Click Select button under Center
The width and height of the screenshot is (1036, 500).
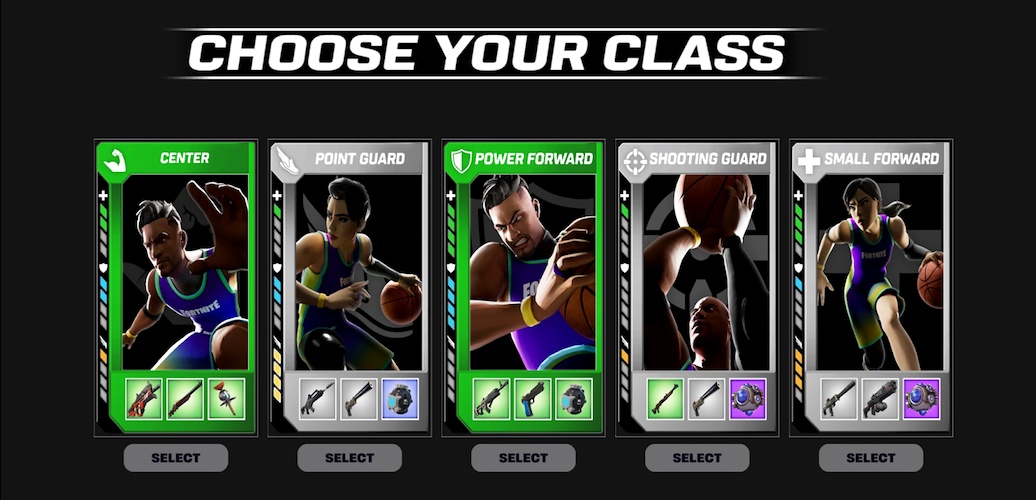click(176, 458)
